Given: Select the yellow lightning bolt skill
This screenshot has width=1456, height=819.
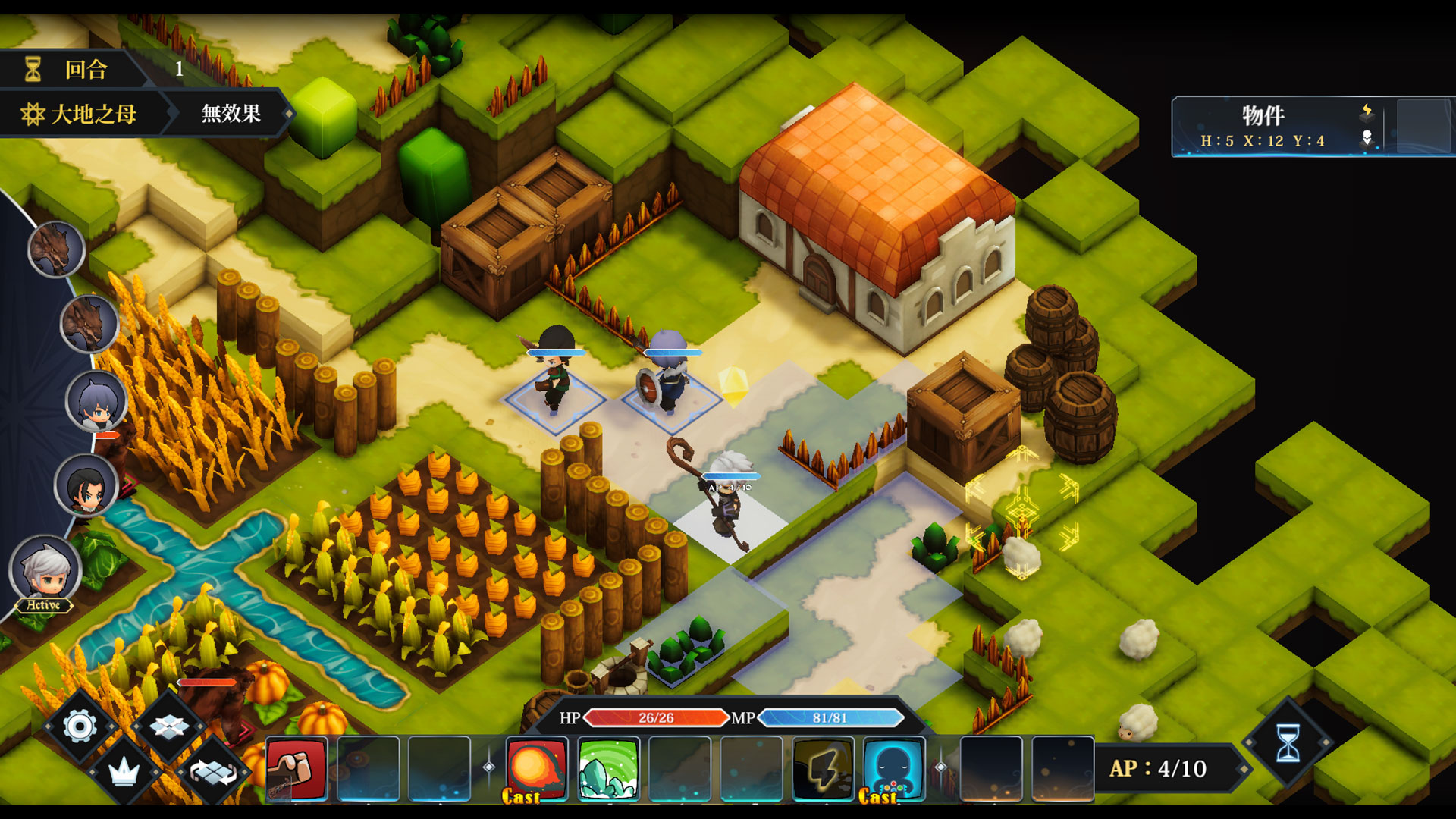Looking at the screenshot, I should [823, 768].
